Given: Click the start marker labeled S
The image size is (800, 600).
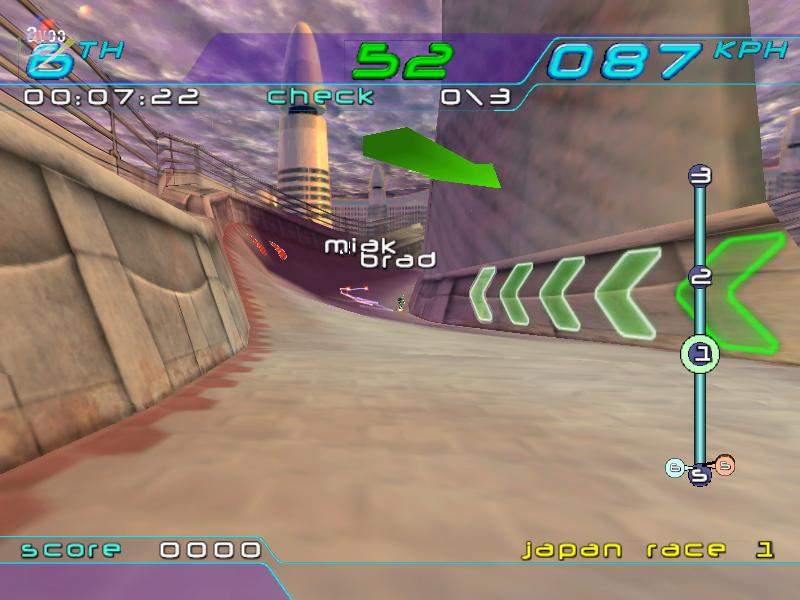Looking at the screenshot, I should point(700,476).
